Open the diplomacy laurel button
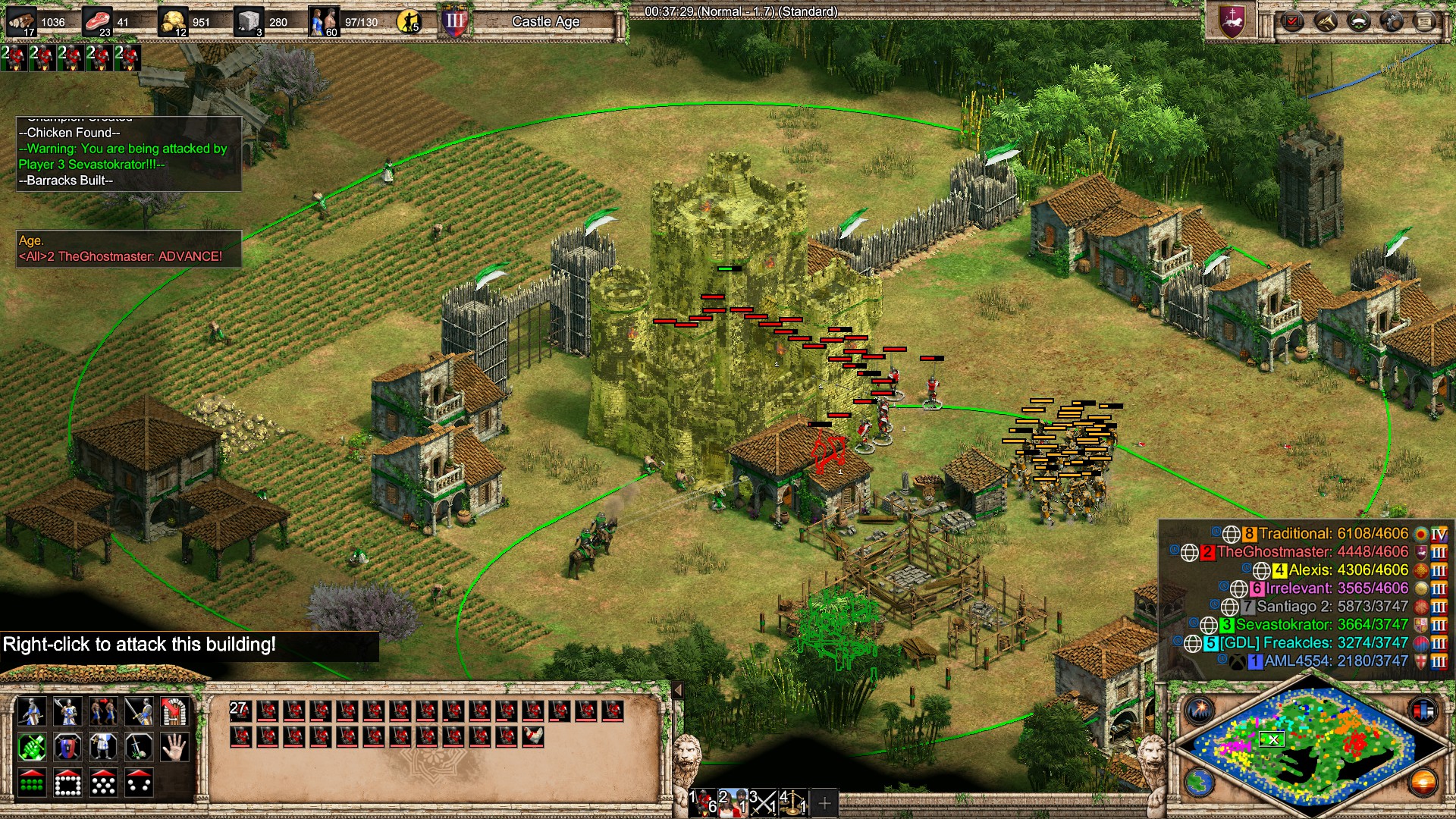The height and width of the screenshot is (819, 1456). pos(1358,21)
